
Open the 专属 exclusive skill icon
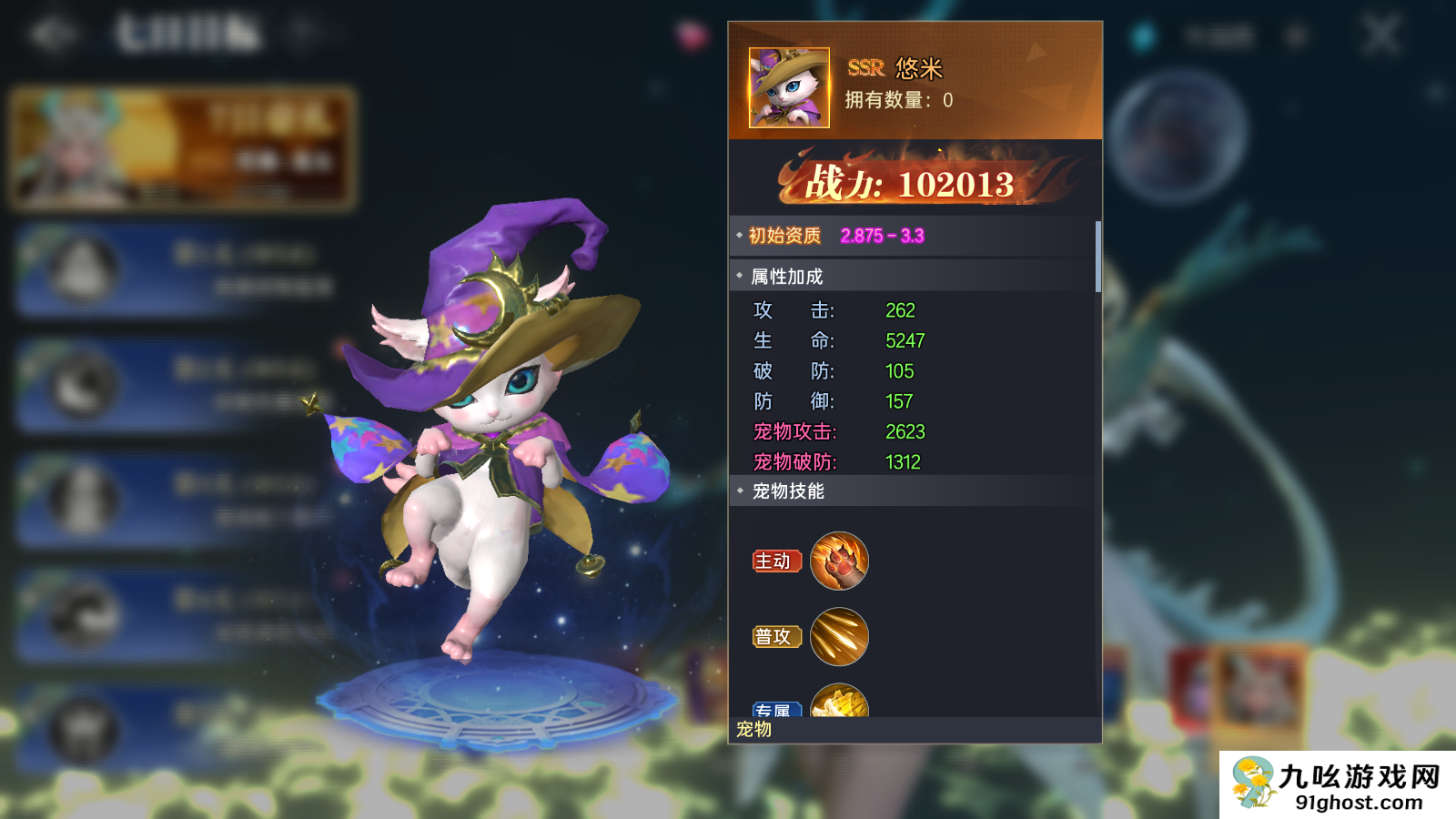[839, 703]
